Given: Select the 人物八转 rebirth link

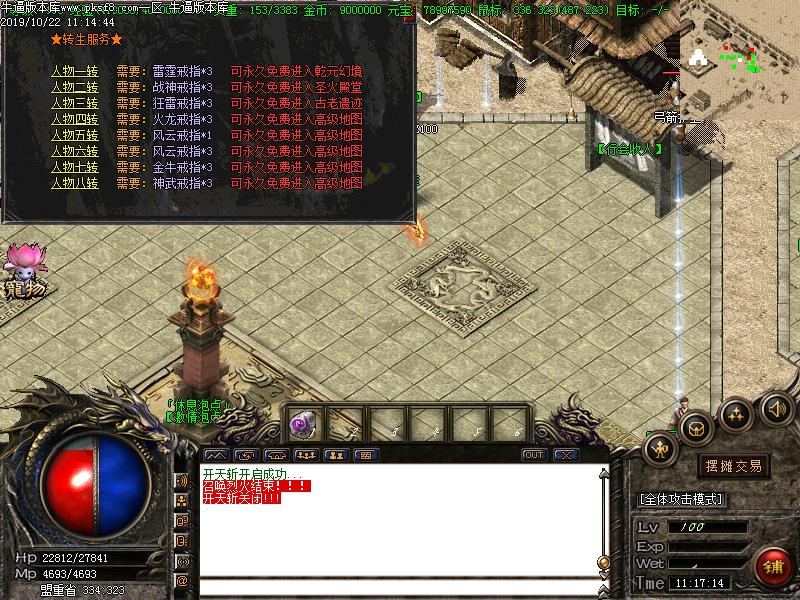Looking at the screenshot, I should click(75, 183).
